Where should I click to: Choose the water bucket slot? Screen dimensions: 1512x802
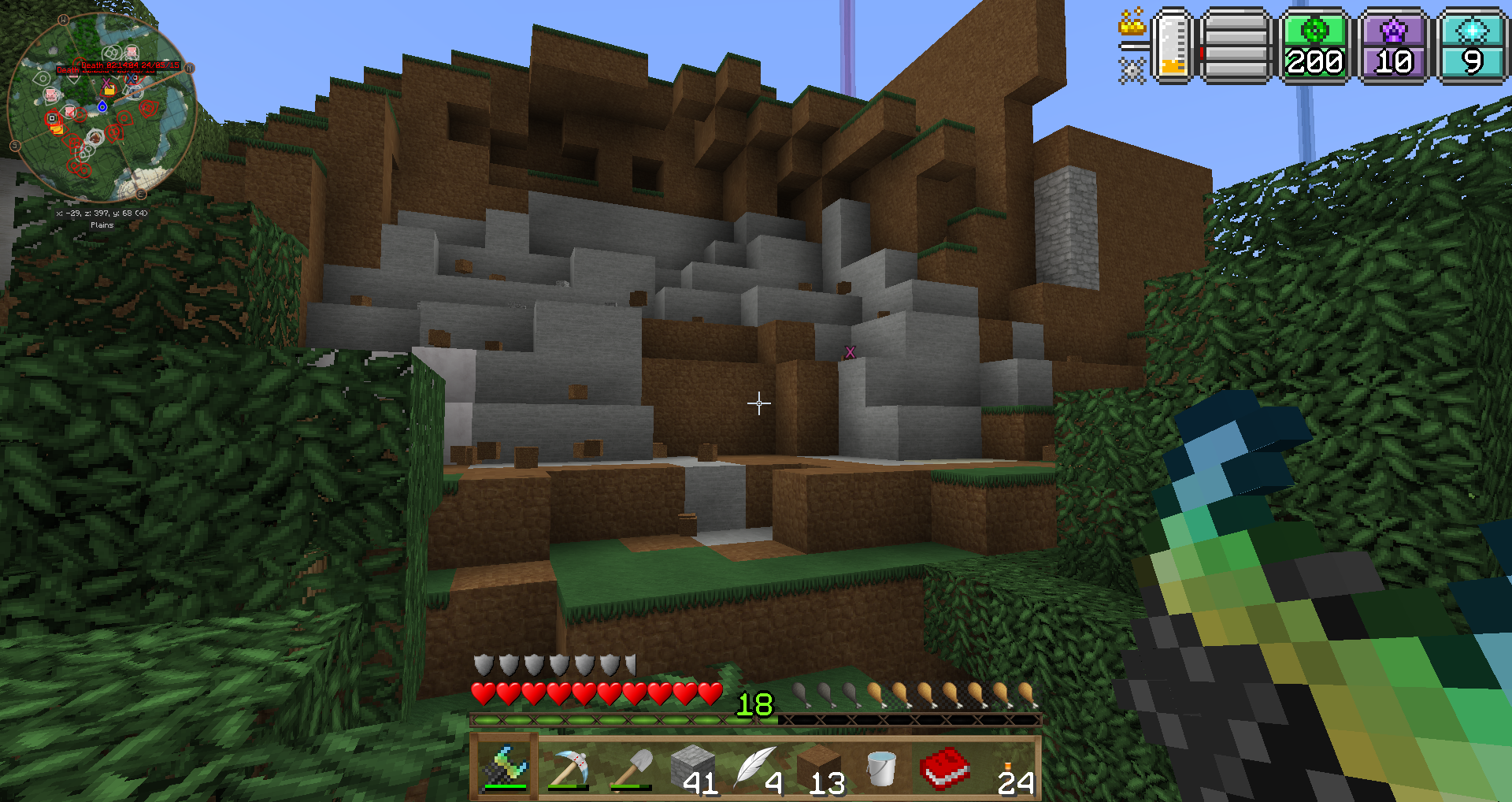click(881, 768)
